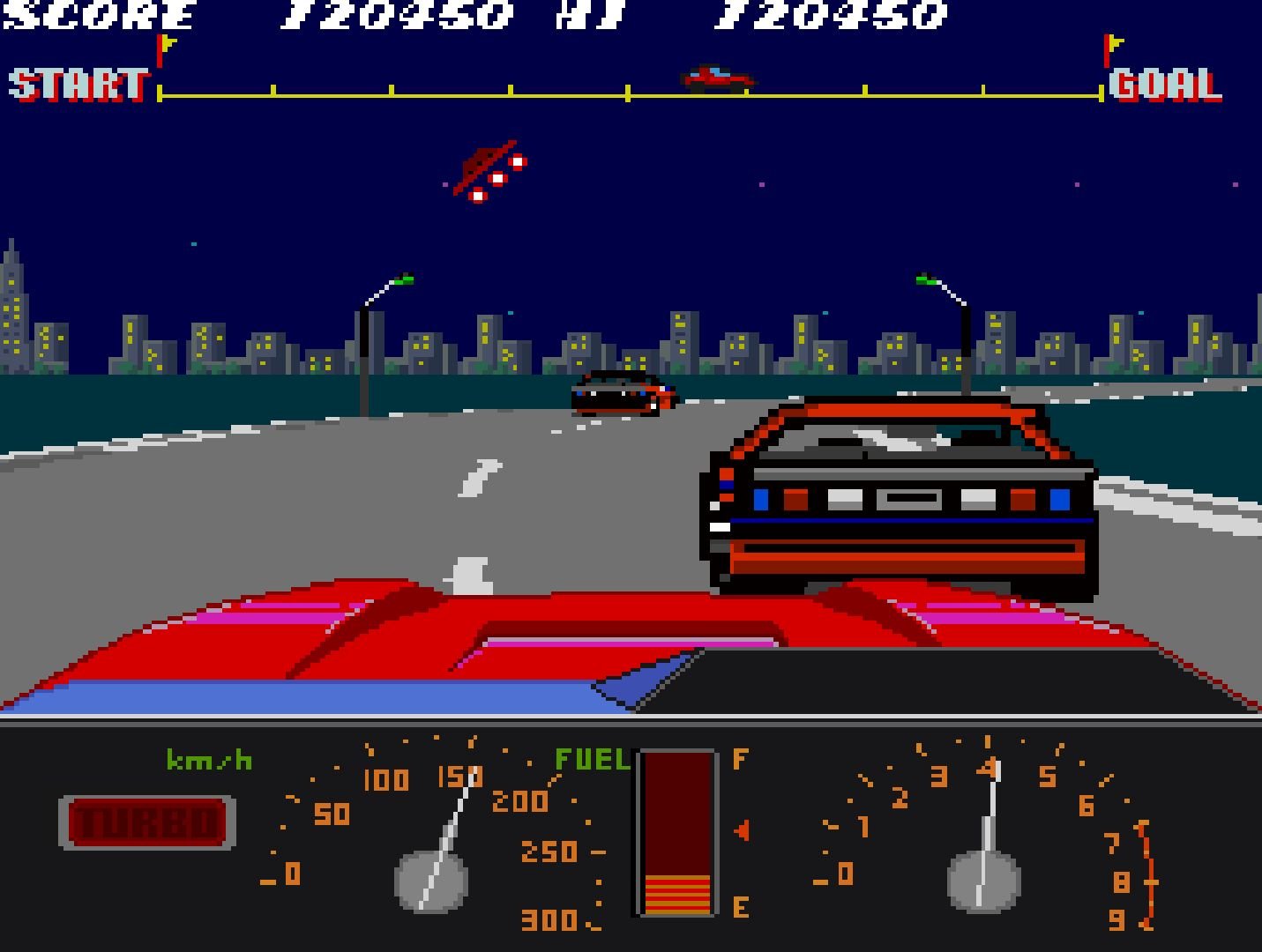Click the km/h unit label

[209, 758]
